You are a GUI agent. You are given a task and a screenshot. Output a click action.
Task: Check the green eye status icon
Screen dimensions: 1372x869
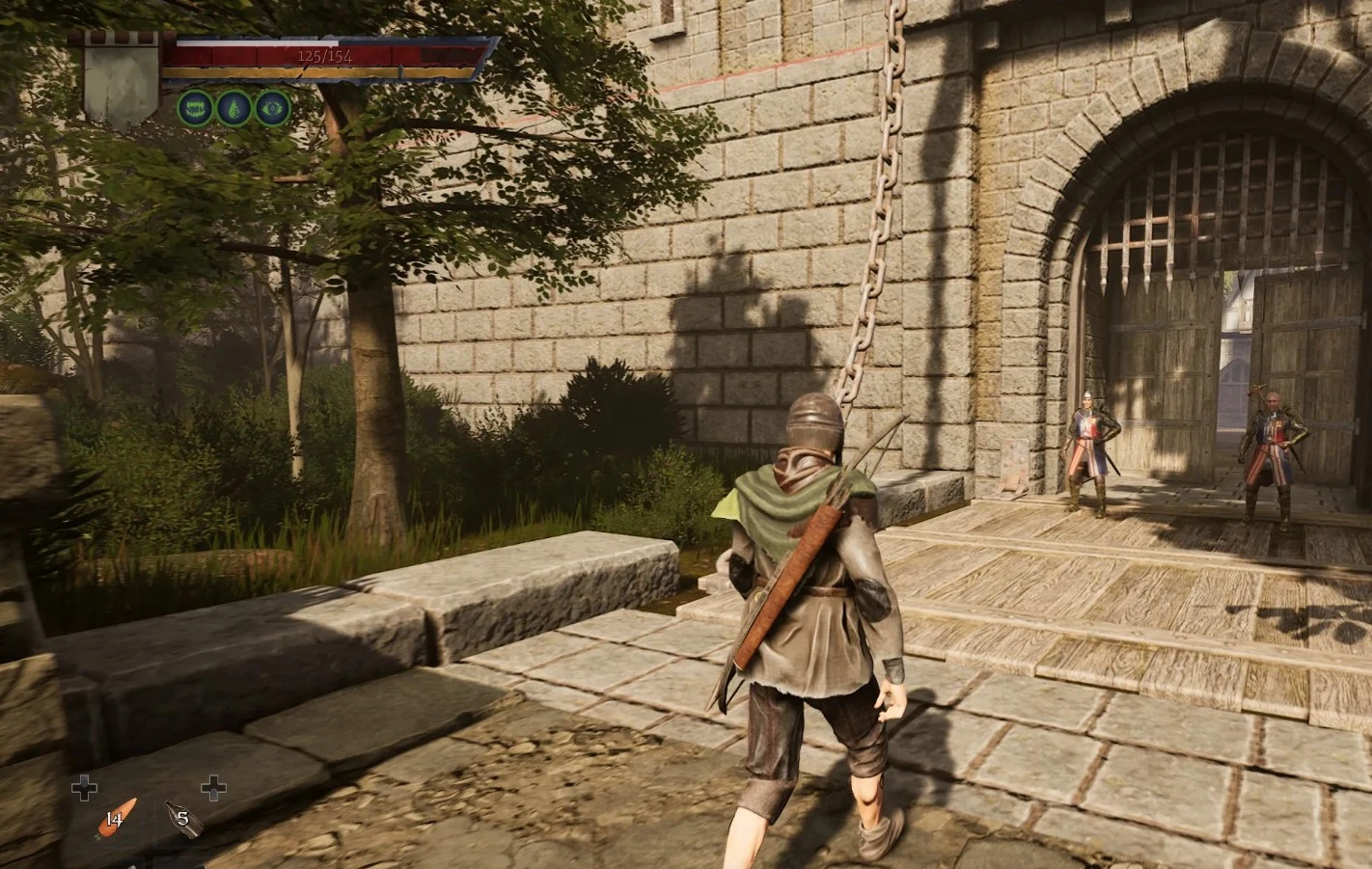click(x=272, y=107)
